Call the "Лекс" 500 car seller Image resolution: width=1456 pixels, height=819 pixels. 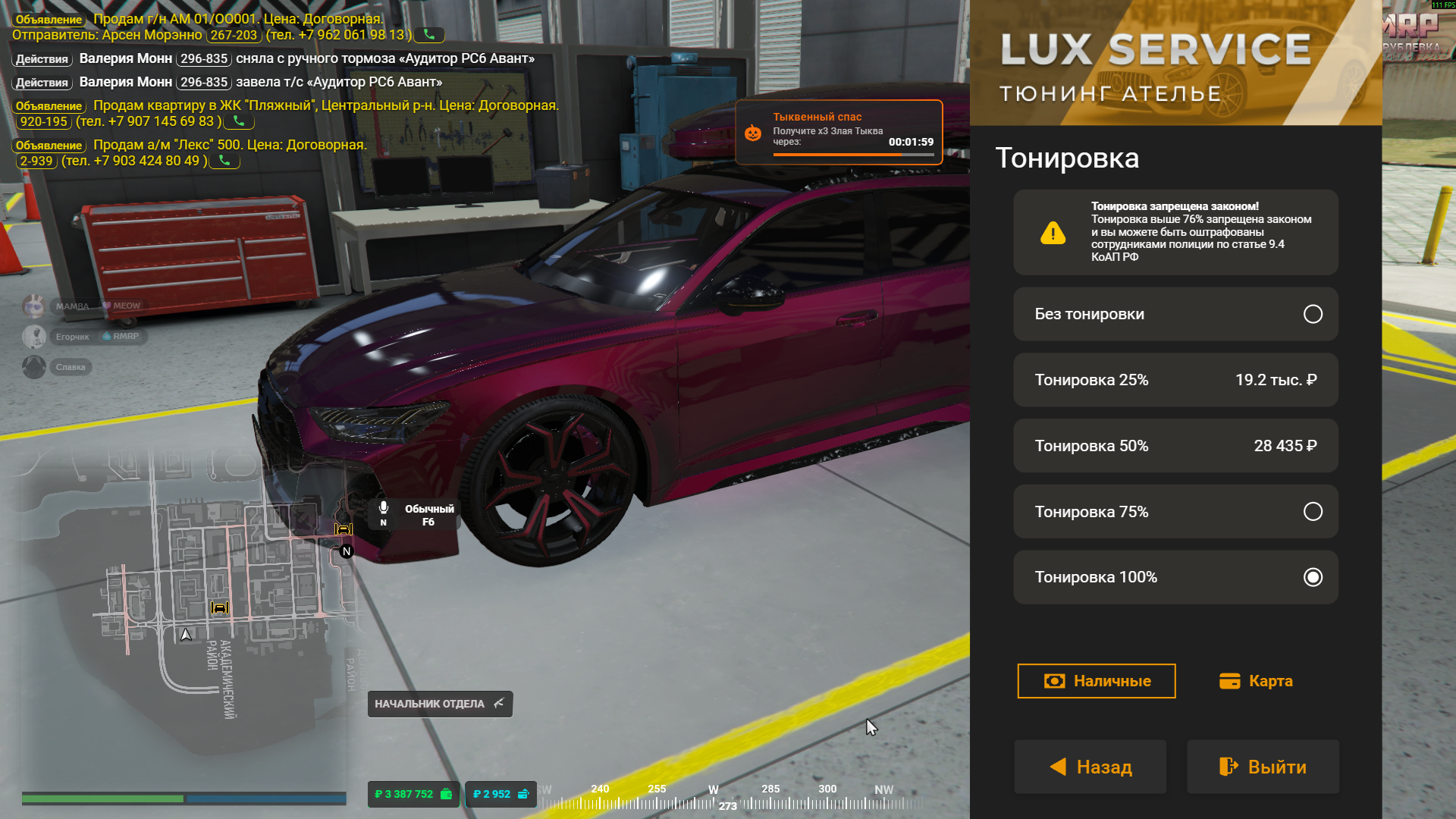(x=224, y=161)
